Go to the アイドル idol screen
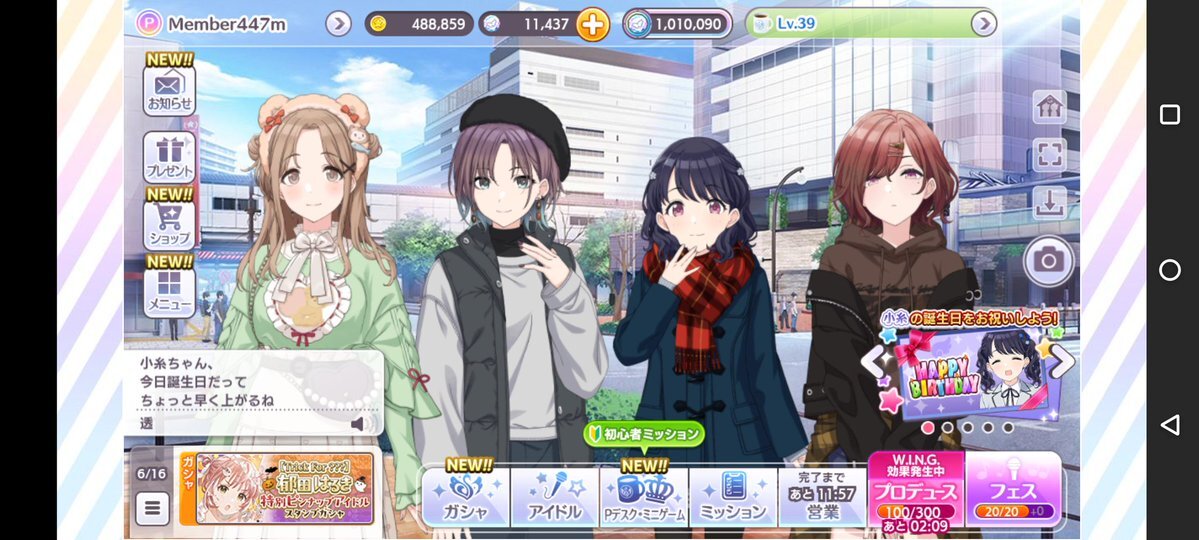 554,497
